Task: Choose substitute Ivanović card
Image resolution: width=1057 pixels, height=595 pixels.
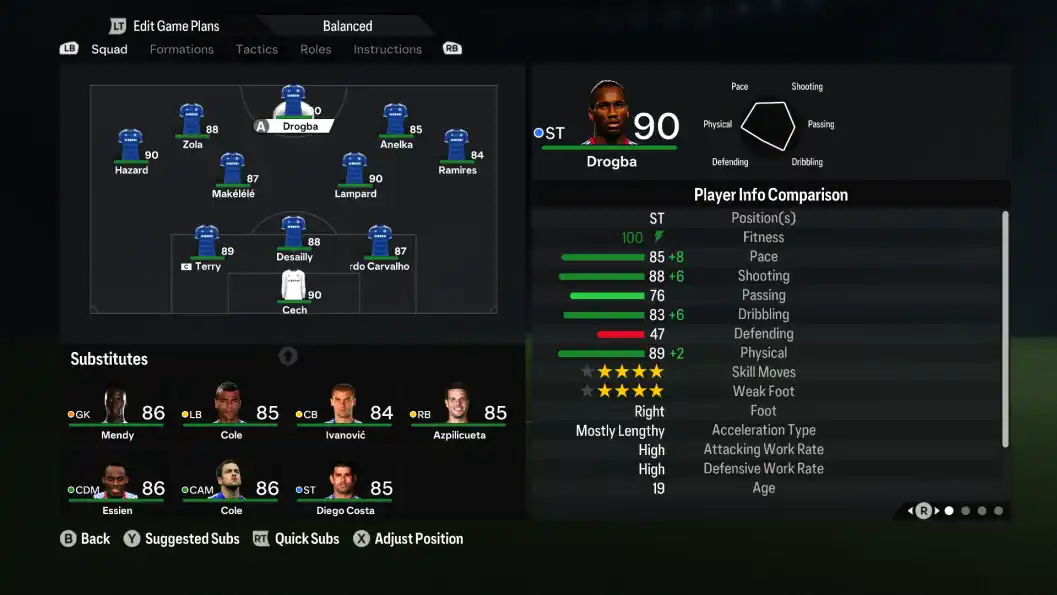Action: click(x=344, y=412)
